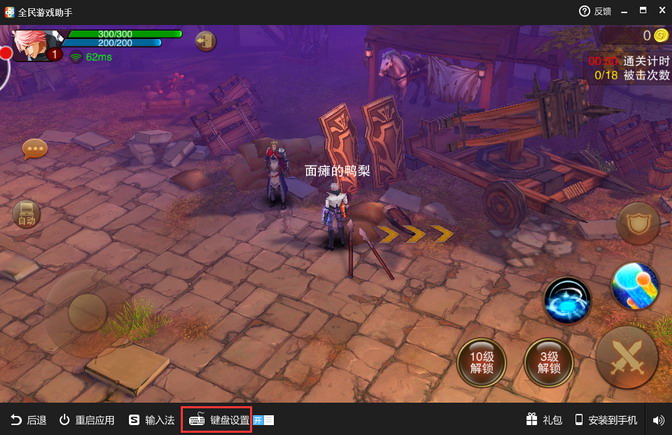The image size is (672, 435).
Task: Open the 输入法 input method option
Action: pyautogui.click(x=151, y=420)
